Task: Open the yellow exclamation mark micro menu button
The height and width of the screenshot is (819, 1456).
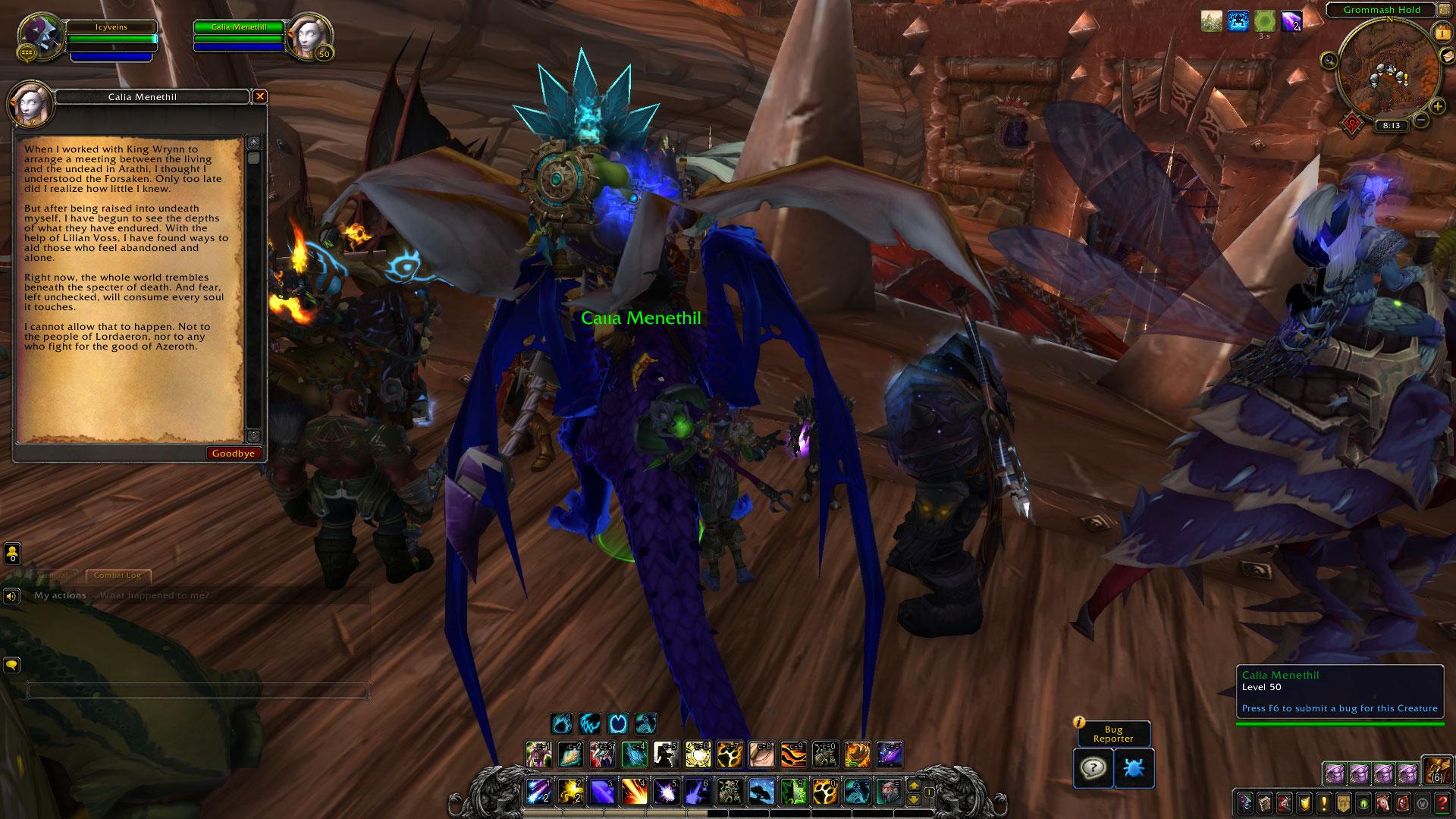Action: click(1324, 802)
